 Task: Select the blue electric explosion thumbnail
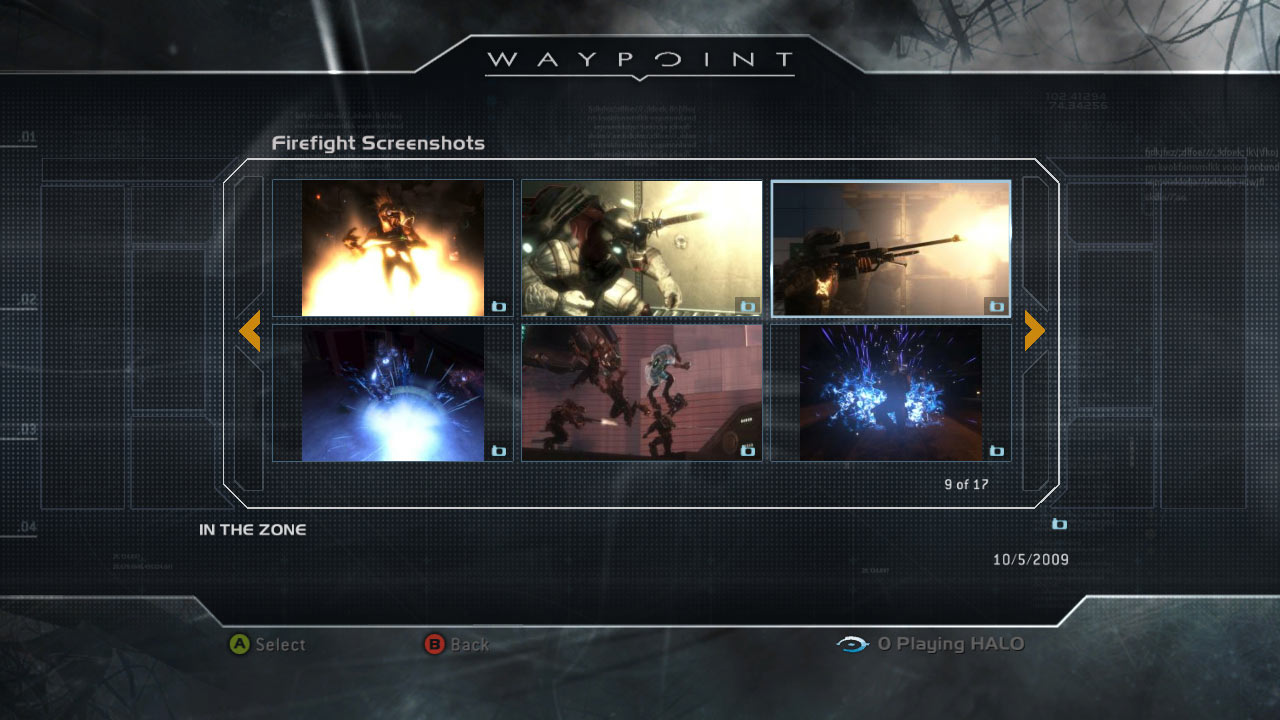point(891,392)
